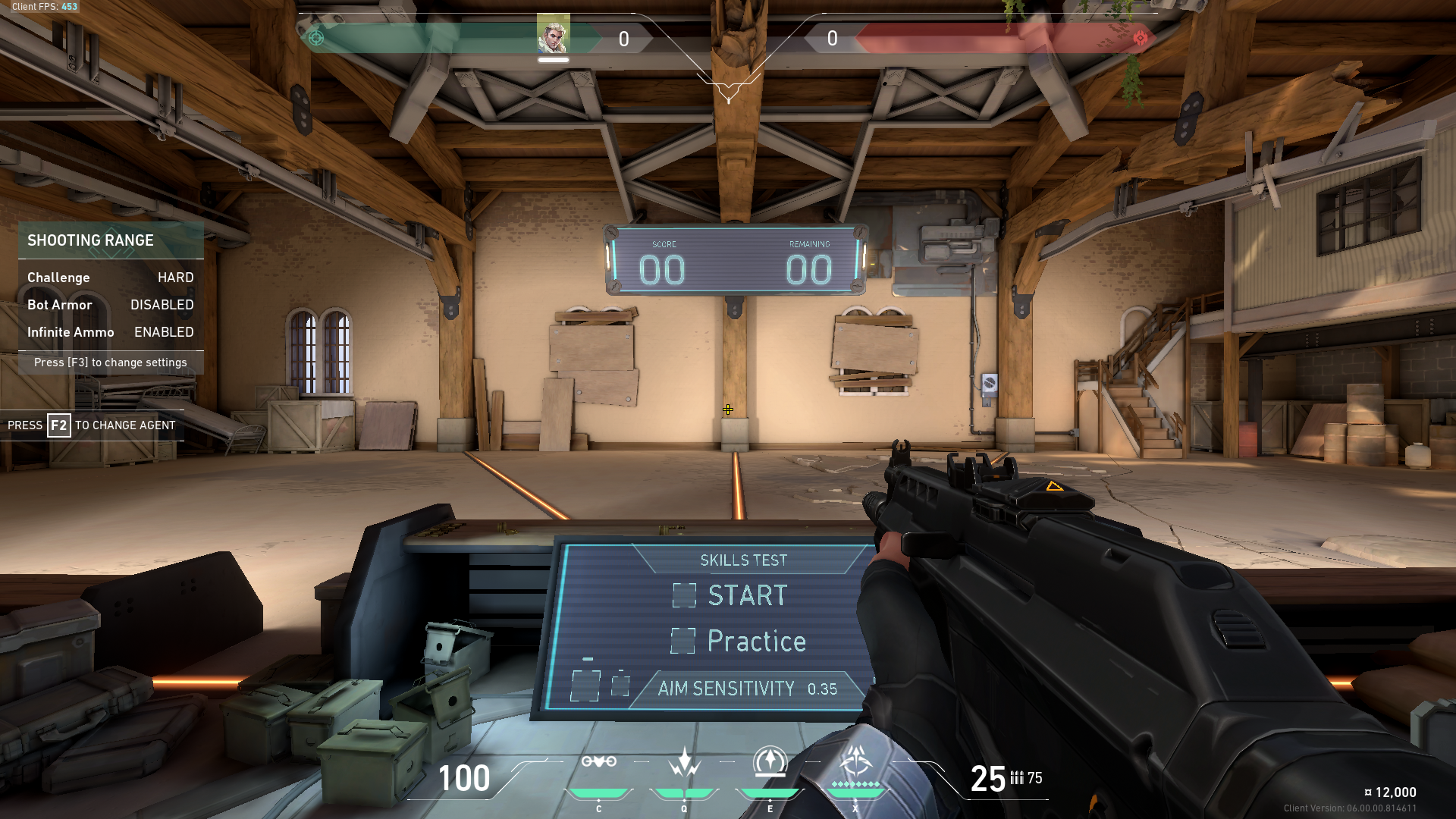Use the Recon Bolt ability icon
Viewport: 1456px width, 819px height.
(770, 762)
